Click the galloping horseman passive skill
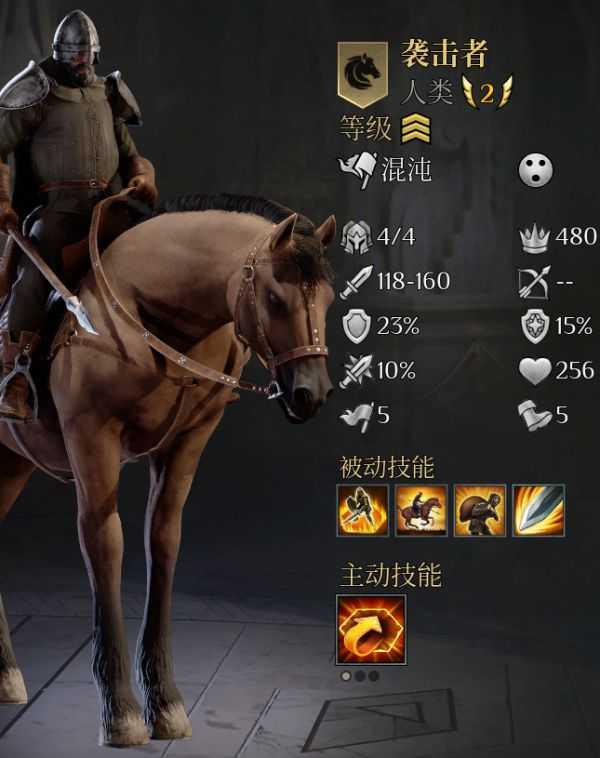The image size is (600, 758). pos(421,510)
